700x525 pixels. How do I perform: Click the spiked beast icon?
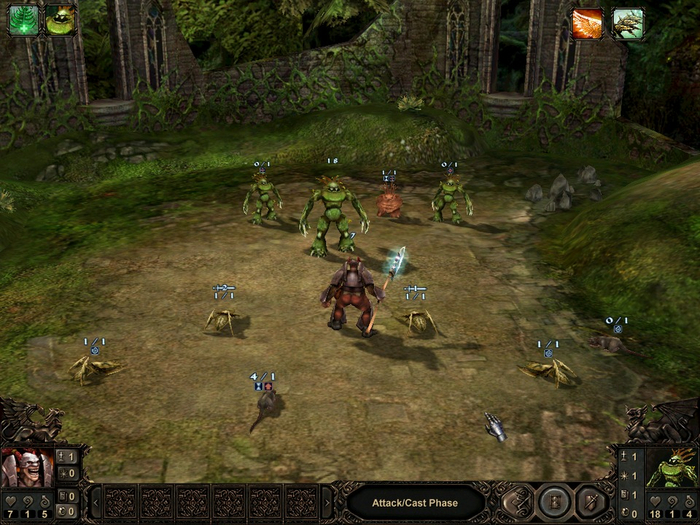[x=628, y=22]
